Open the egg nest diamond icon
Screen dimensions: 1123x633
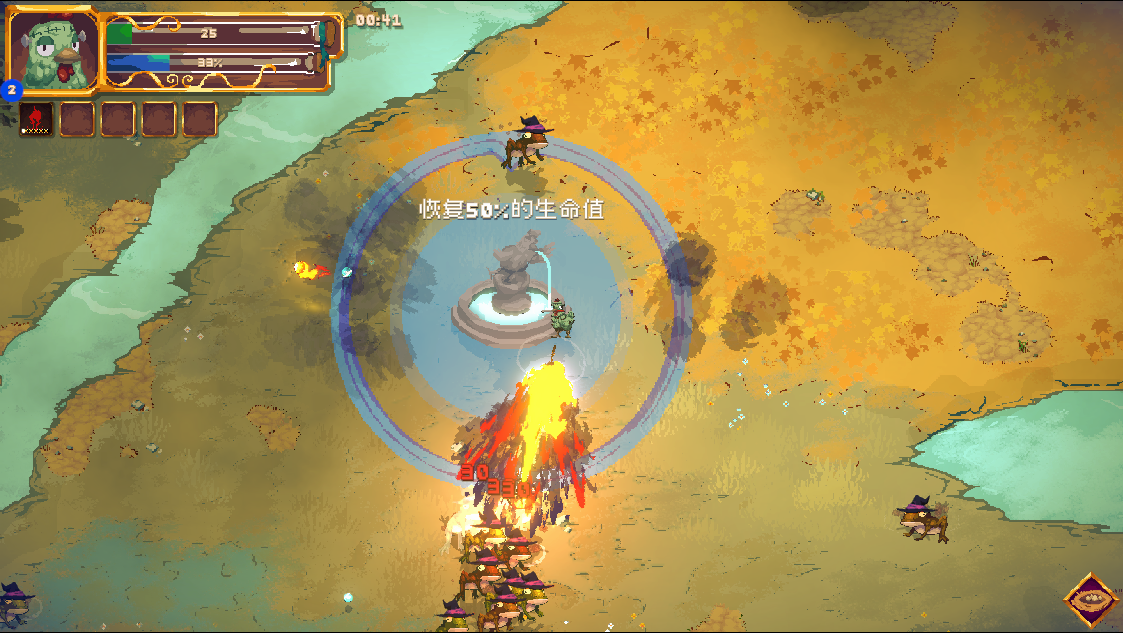tap(1090, 600)
